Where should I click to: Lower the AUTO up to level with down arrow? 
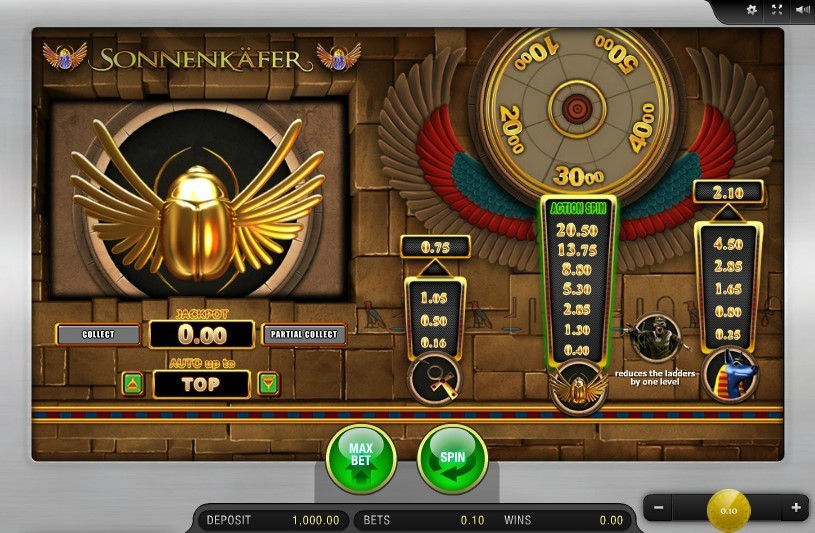pyautogui.click(x=267, y=383)
